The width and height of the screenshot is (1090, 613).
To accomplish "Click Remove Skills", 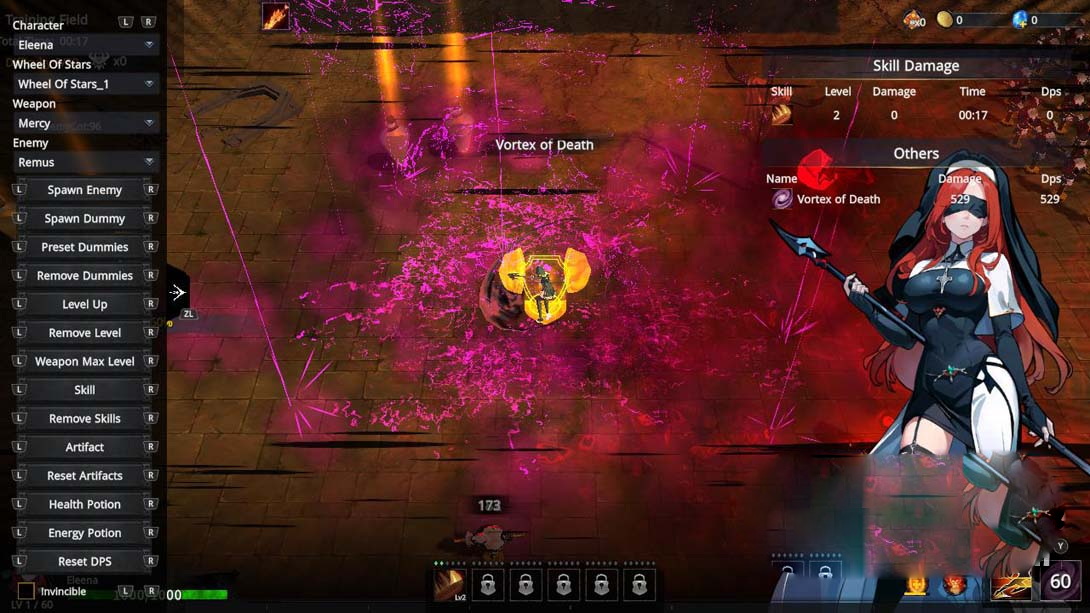I will tap(84, 419).
